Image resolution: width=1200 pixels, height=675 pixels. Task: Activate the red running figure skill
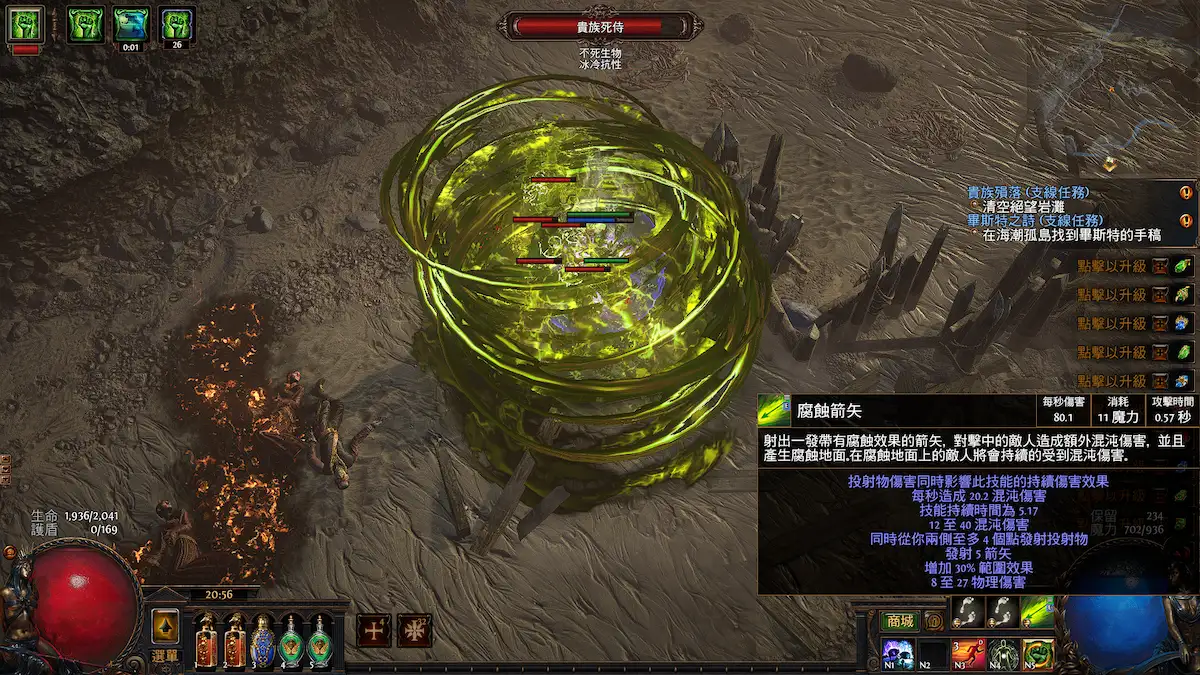point(967,655)
